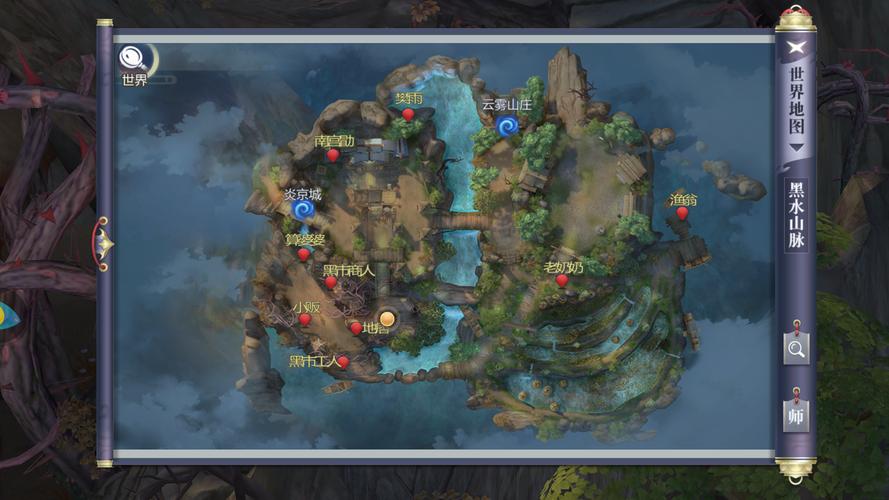
Task: Select the 黑市工人 NPC marker
Action: coord(343,361)
